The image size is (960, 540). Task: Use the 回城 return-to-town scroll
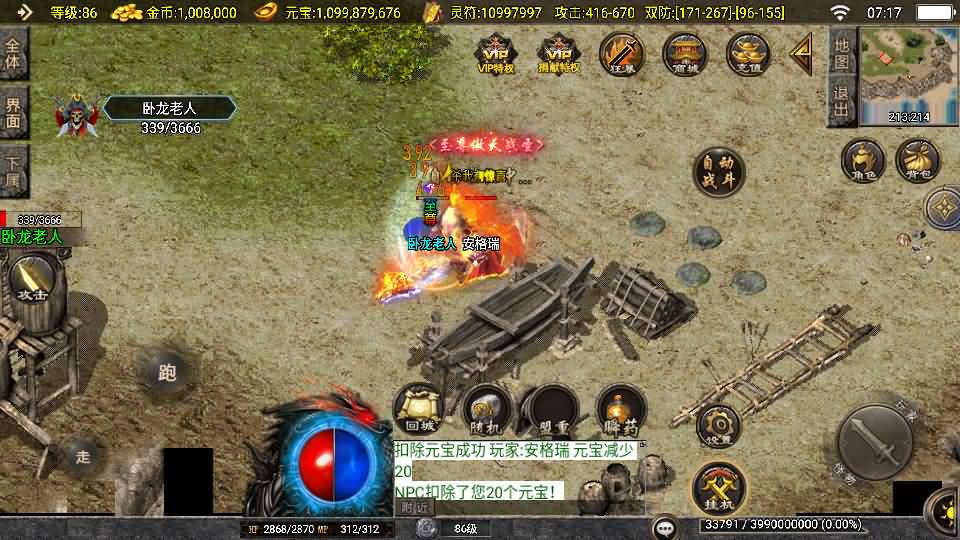tap(418, 408)
